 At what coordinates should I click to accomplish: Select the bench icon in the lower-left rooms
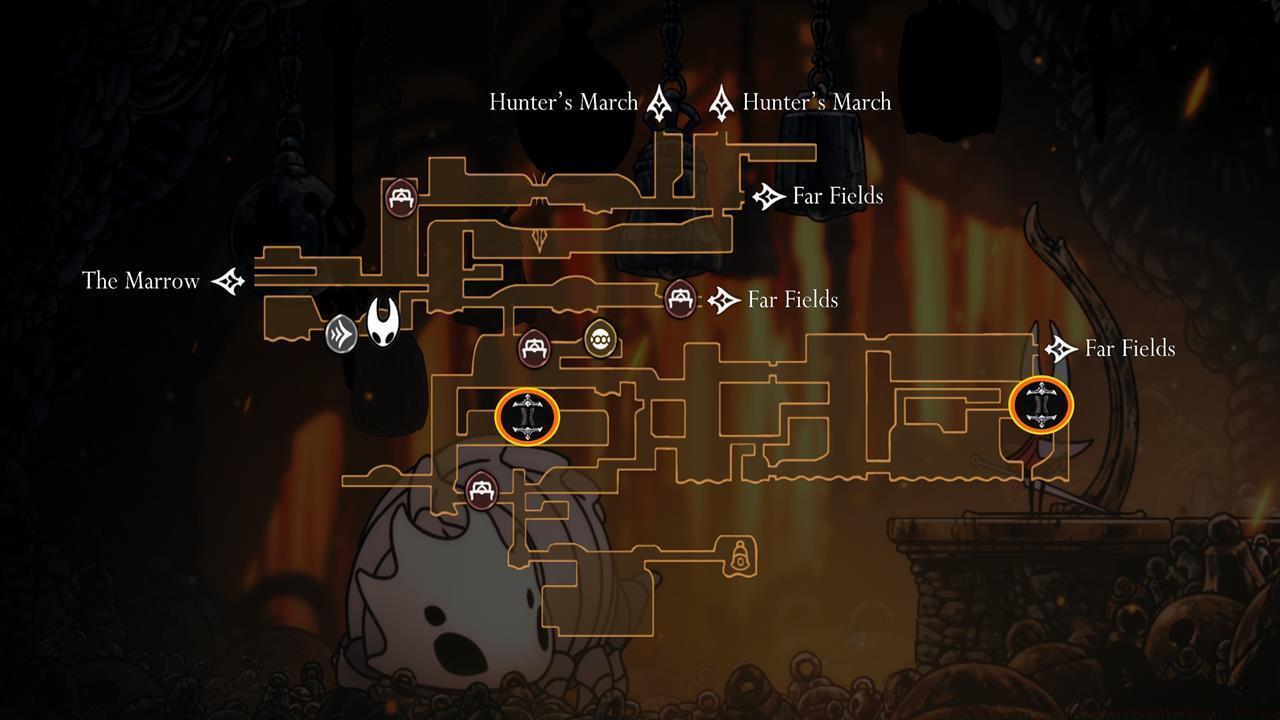pos(481,489)
